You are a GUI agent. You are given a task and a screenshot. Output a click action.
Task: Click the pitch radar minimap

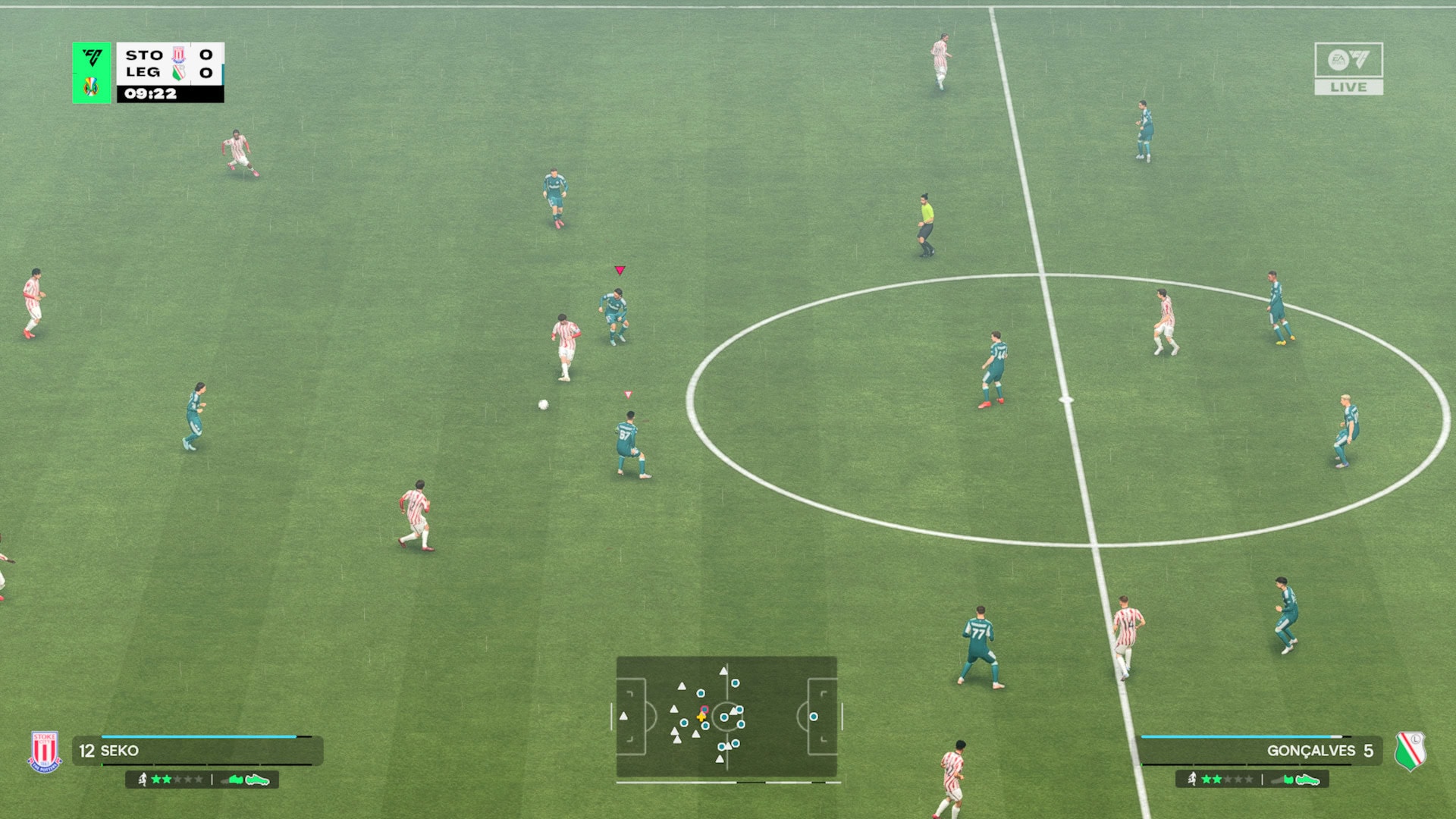pos(726,717)
